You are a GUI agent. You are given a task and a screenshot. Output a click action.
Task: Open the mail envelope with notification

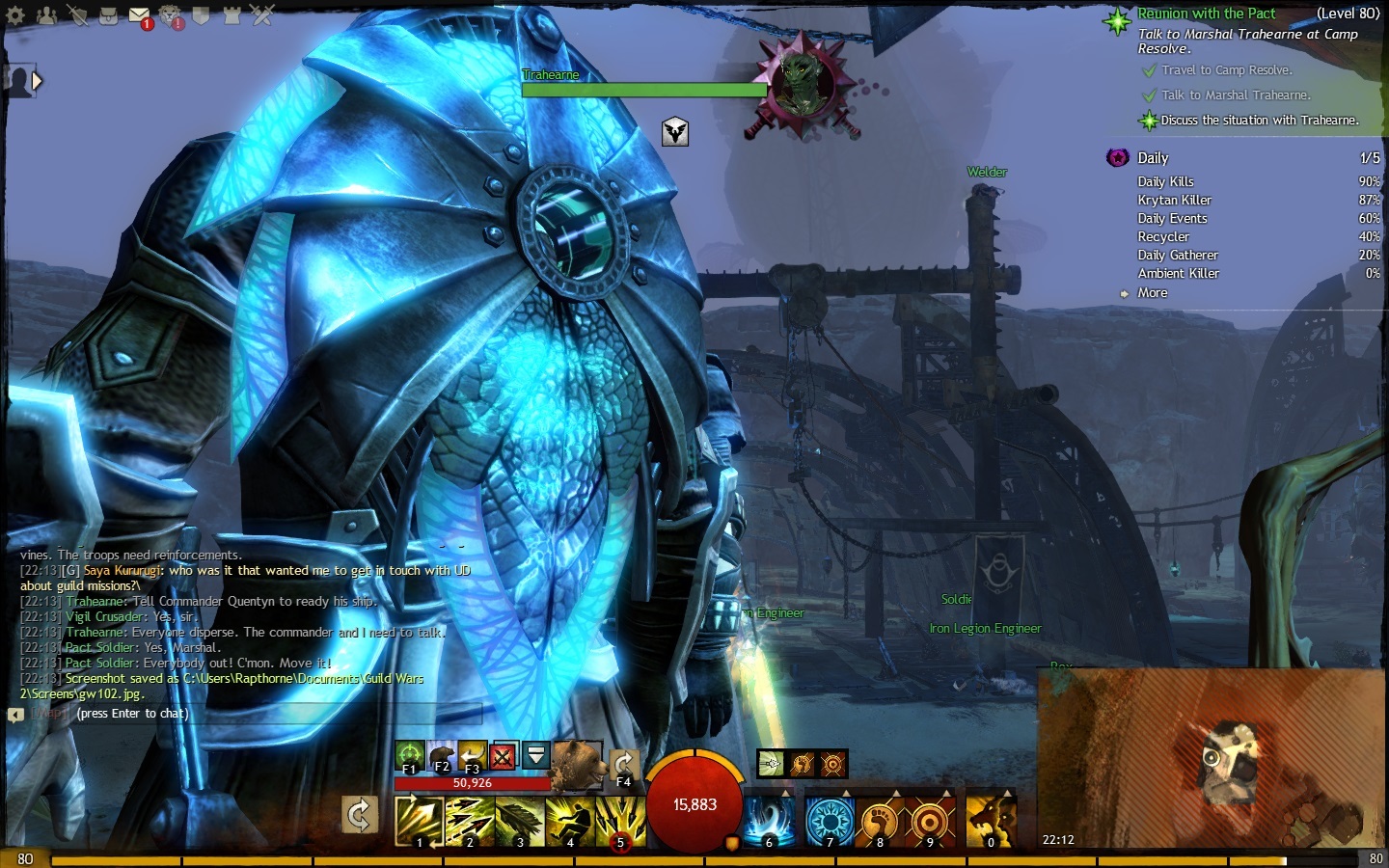(x=139, y=15)
